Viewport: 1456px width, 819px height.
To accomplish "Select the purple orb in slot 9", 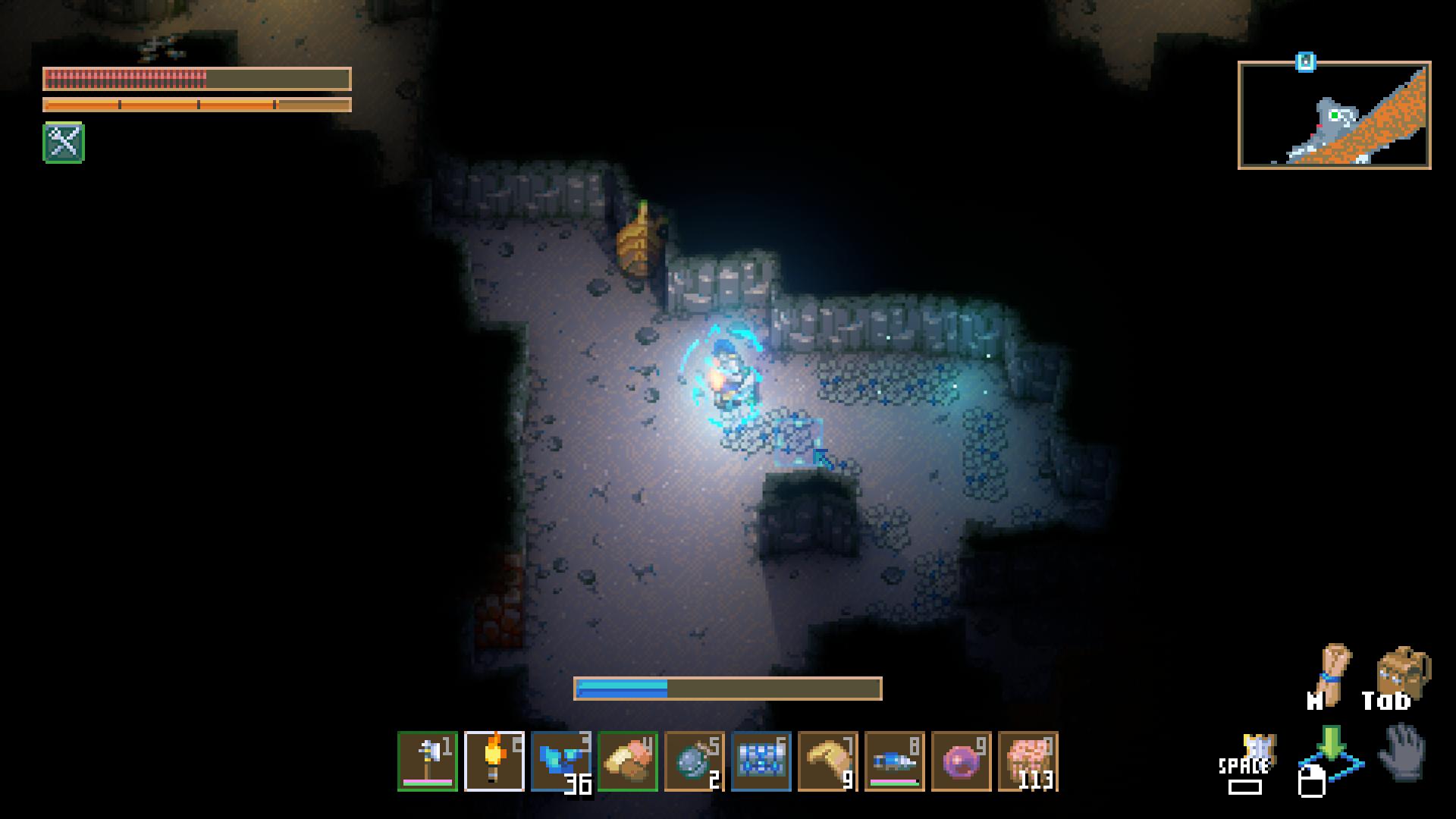I will coord(962,761).
